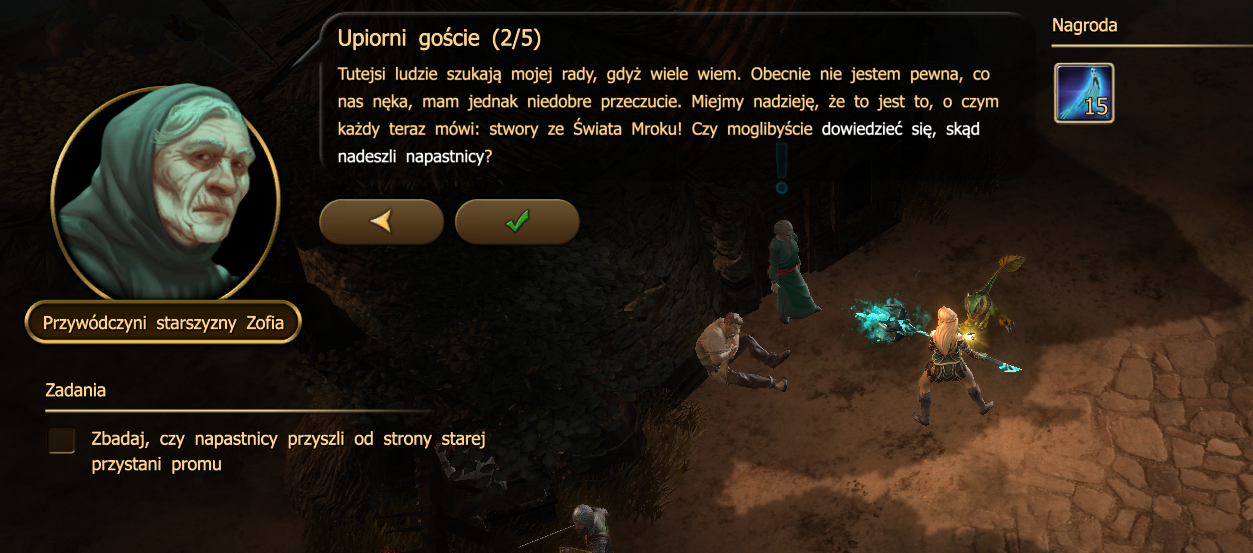This screenshot has width=1253, height=553.
Task: Accept the quest with the green checkmark button
Action: [x=517, y=222]
